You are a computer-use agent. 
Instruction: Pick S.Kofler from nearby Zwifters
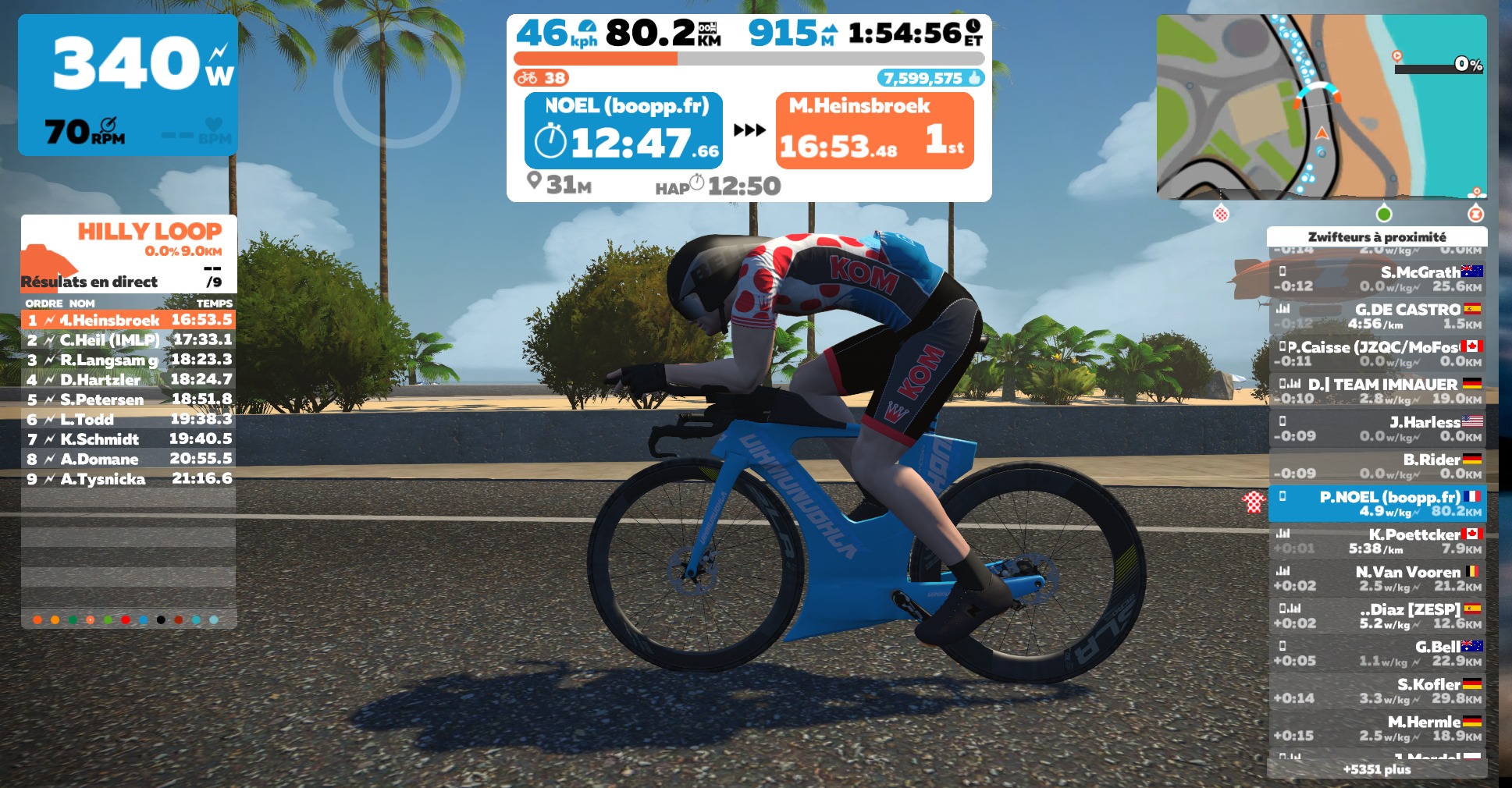pyautogui.click(x=1378, y=690)
